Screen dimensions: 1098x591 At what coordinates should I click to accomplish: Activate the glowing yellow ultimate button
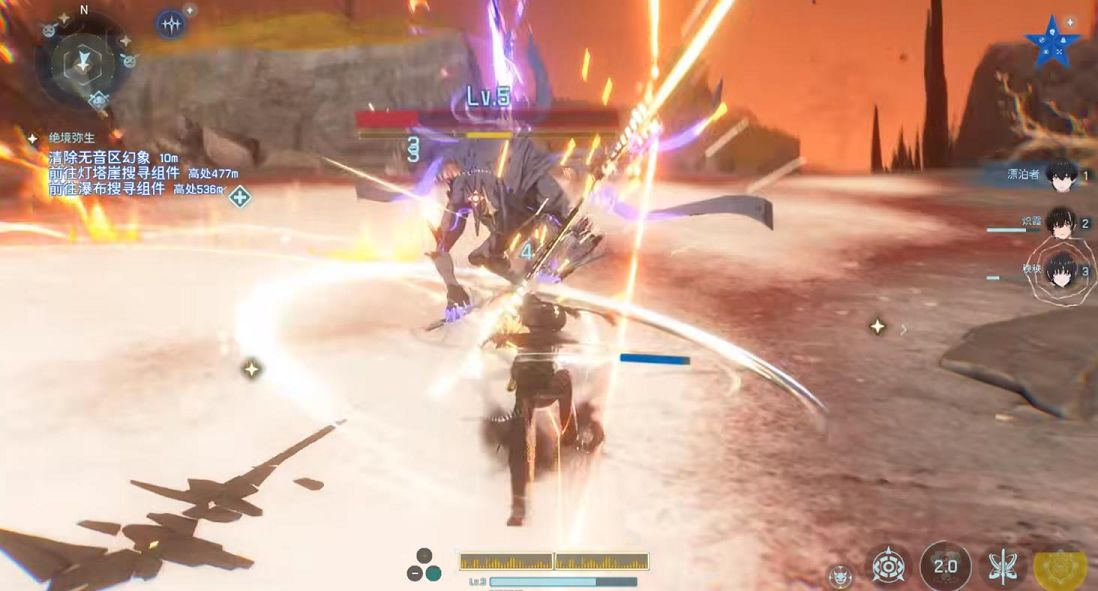(x=1061, y=568)
